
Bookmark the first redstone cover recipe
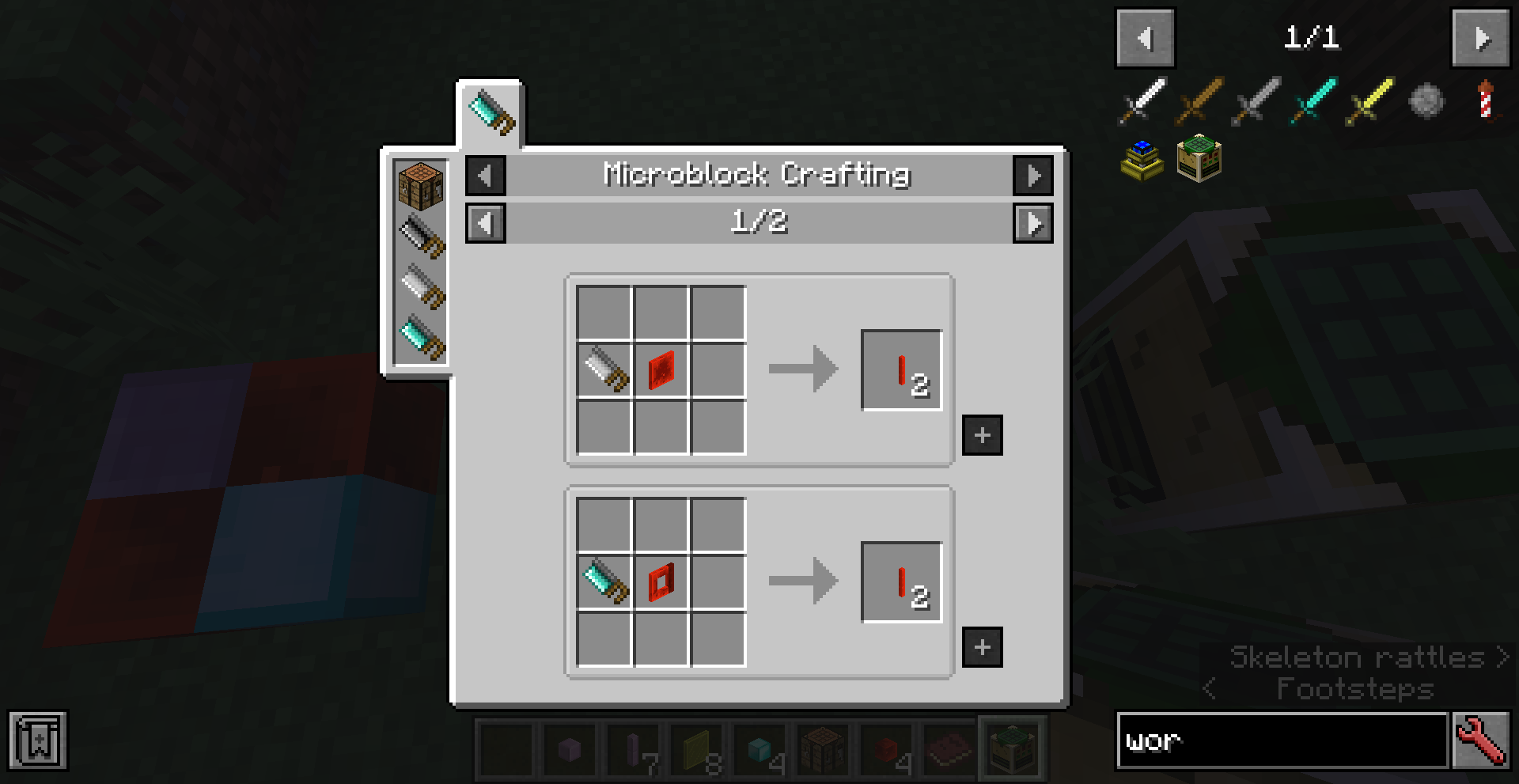[x=982, y=434]
